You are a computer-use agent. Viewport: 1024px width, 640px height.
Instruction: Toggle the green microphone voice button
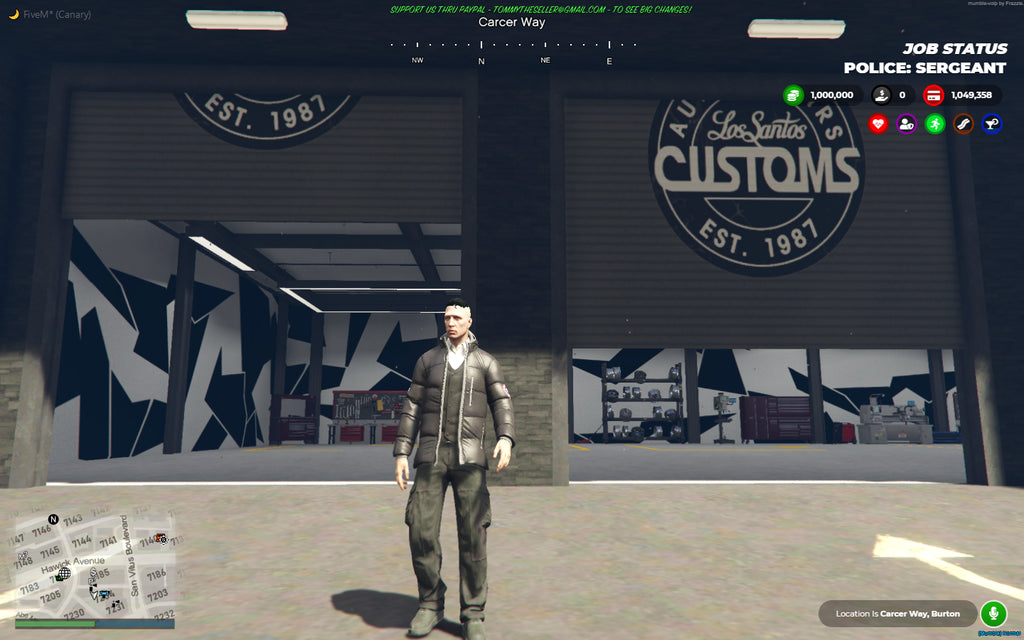993,612
